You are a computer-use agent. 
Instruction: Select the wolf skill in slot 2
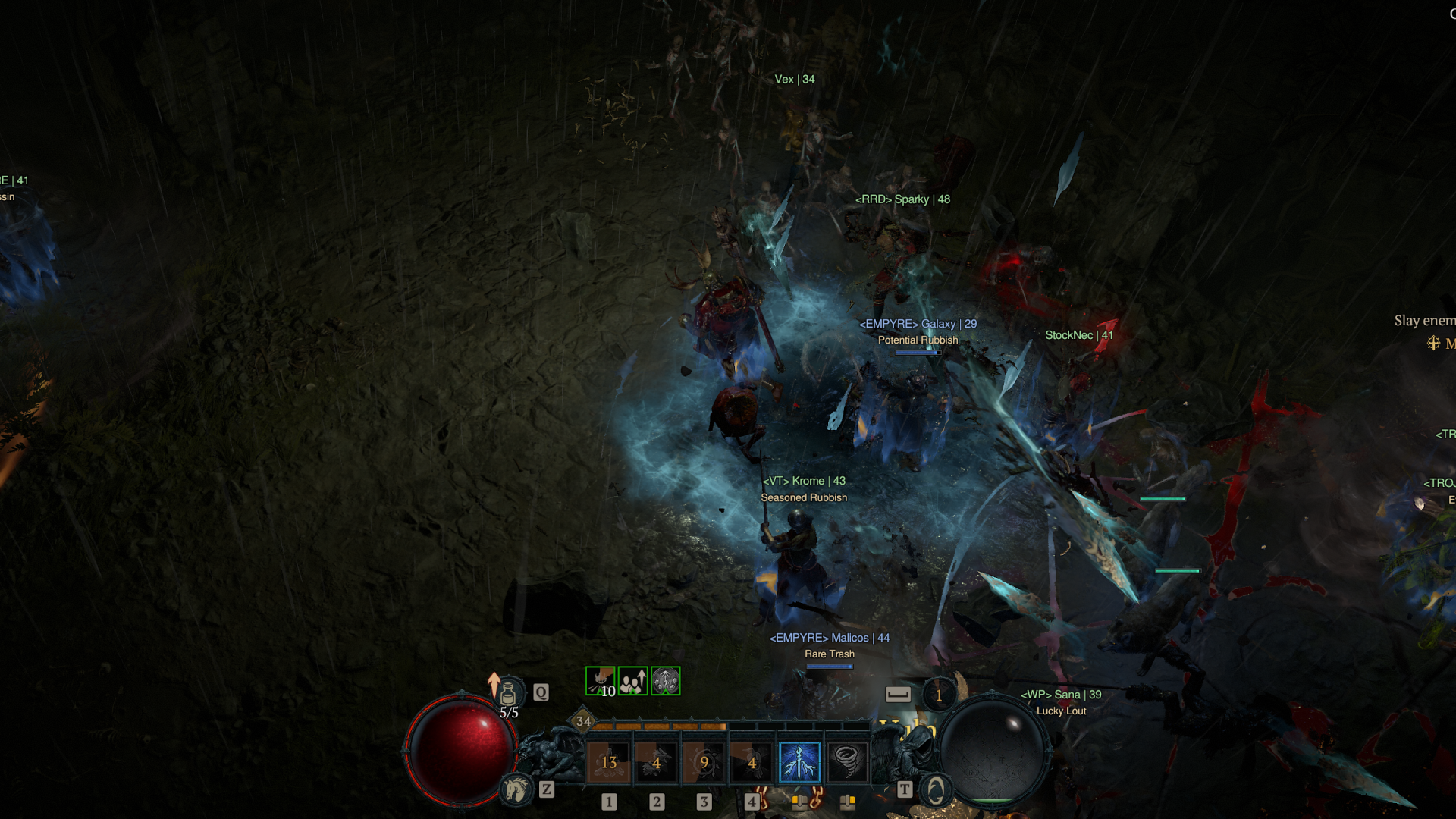(x=656, y=761)
